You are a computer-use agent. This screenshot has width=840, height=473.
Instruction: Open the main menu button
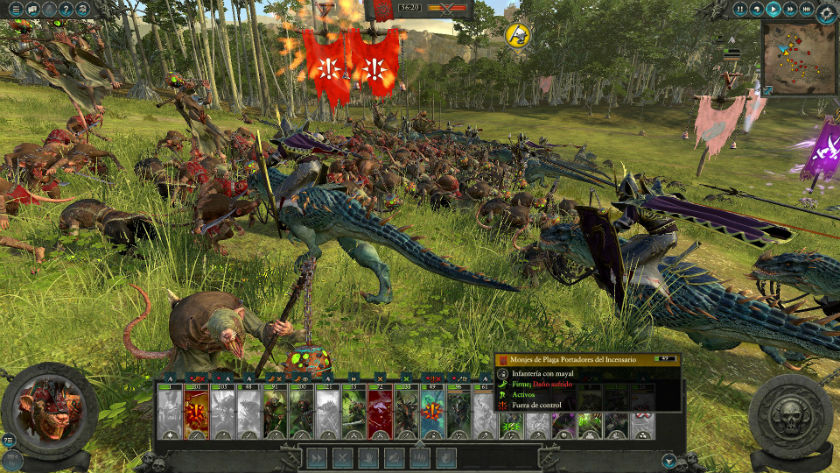point(14,9)
